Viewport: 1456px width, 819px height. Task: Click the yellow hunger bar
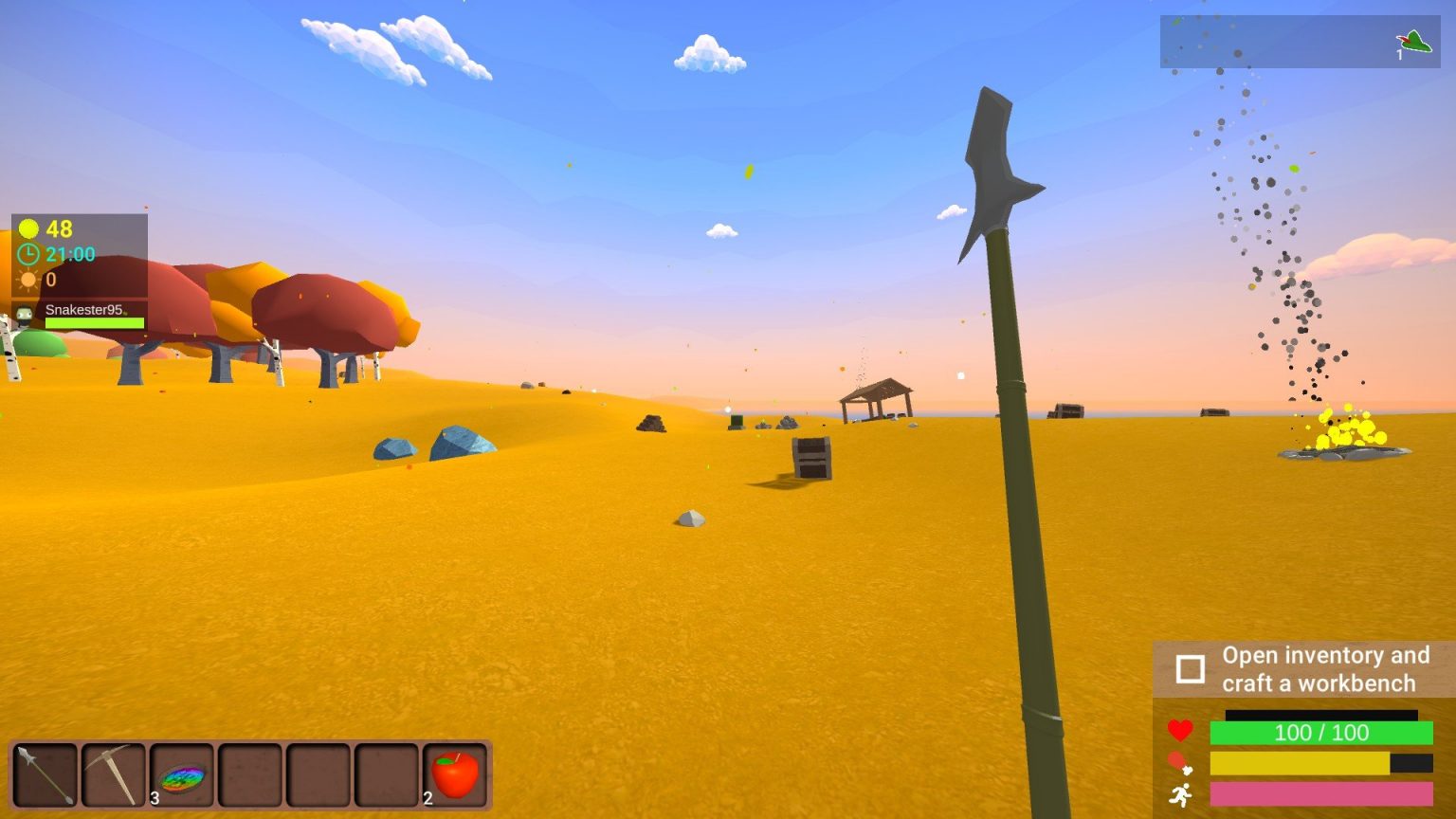pyautogui.click(x=1299, y=761)
